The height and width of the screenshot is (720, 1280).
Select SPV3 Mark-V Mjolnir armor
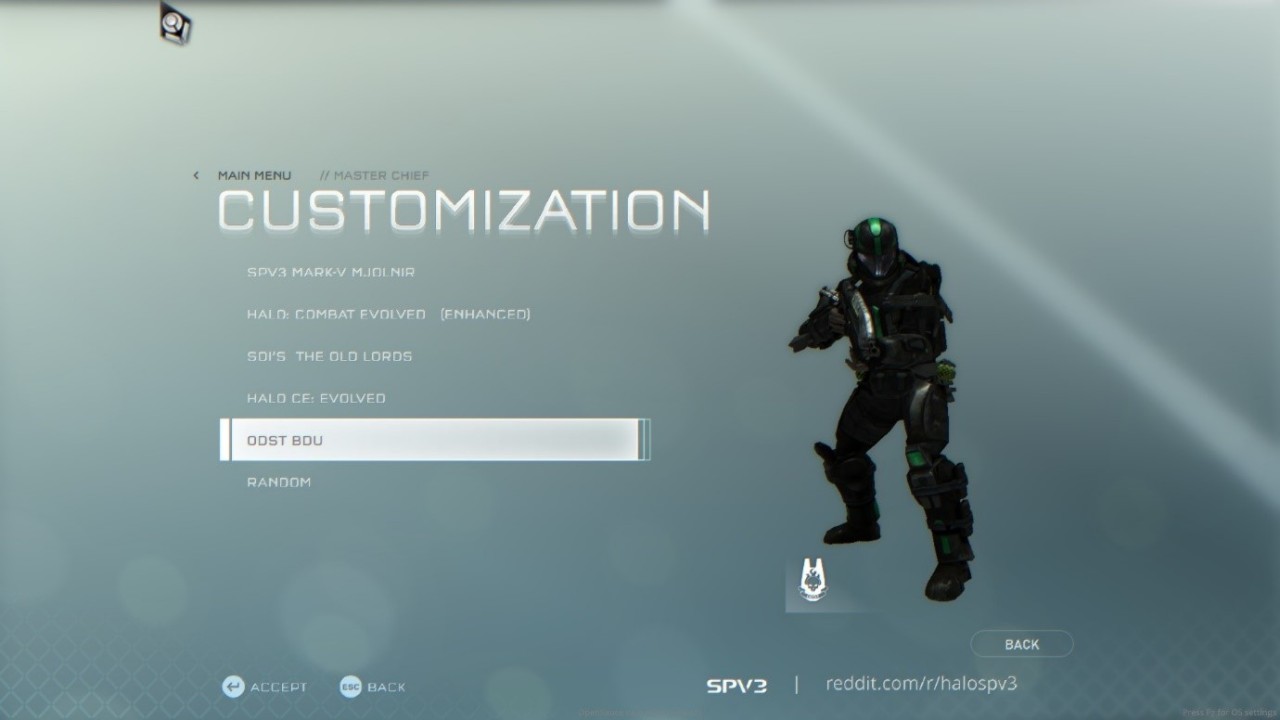[x=331, y=272]
